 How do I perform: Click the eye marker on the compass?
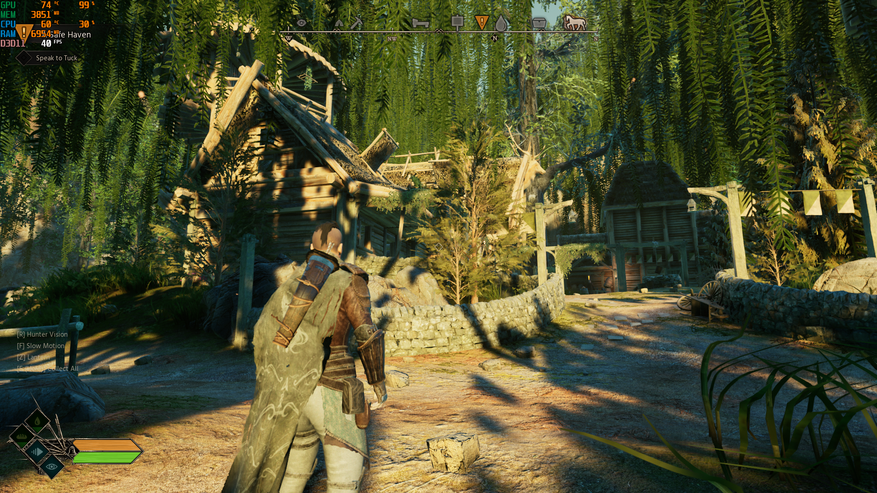301,22
